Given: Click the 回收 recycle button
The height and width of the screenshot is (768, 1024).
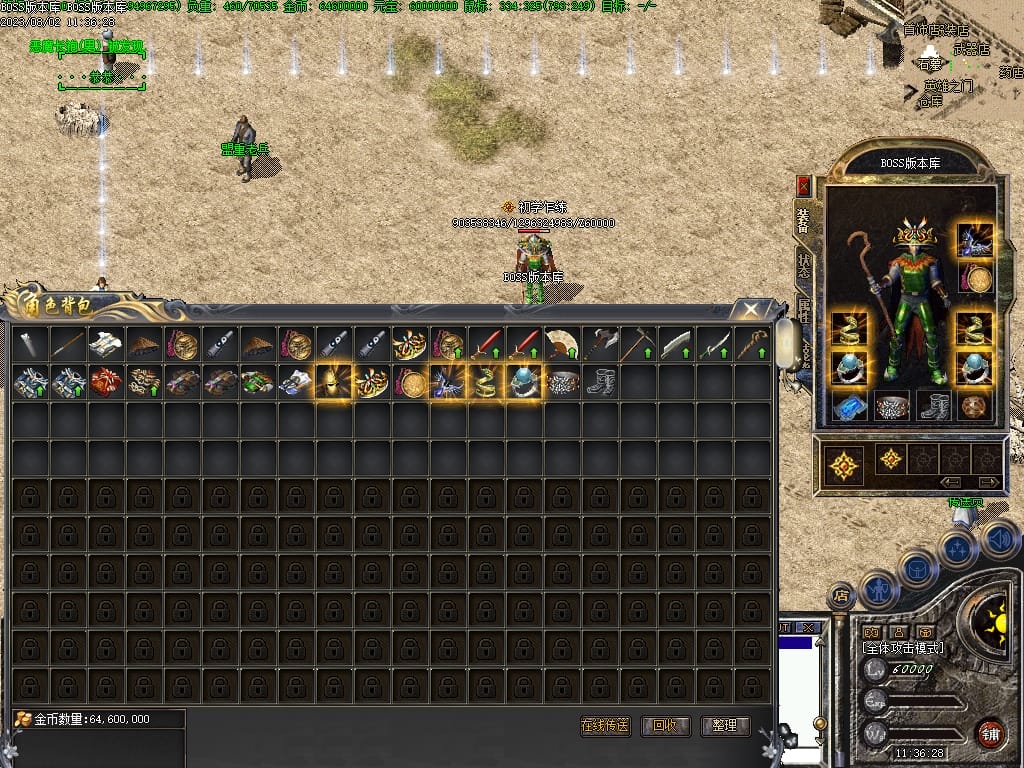Looking at the screenshot, I should coord(666,726).
